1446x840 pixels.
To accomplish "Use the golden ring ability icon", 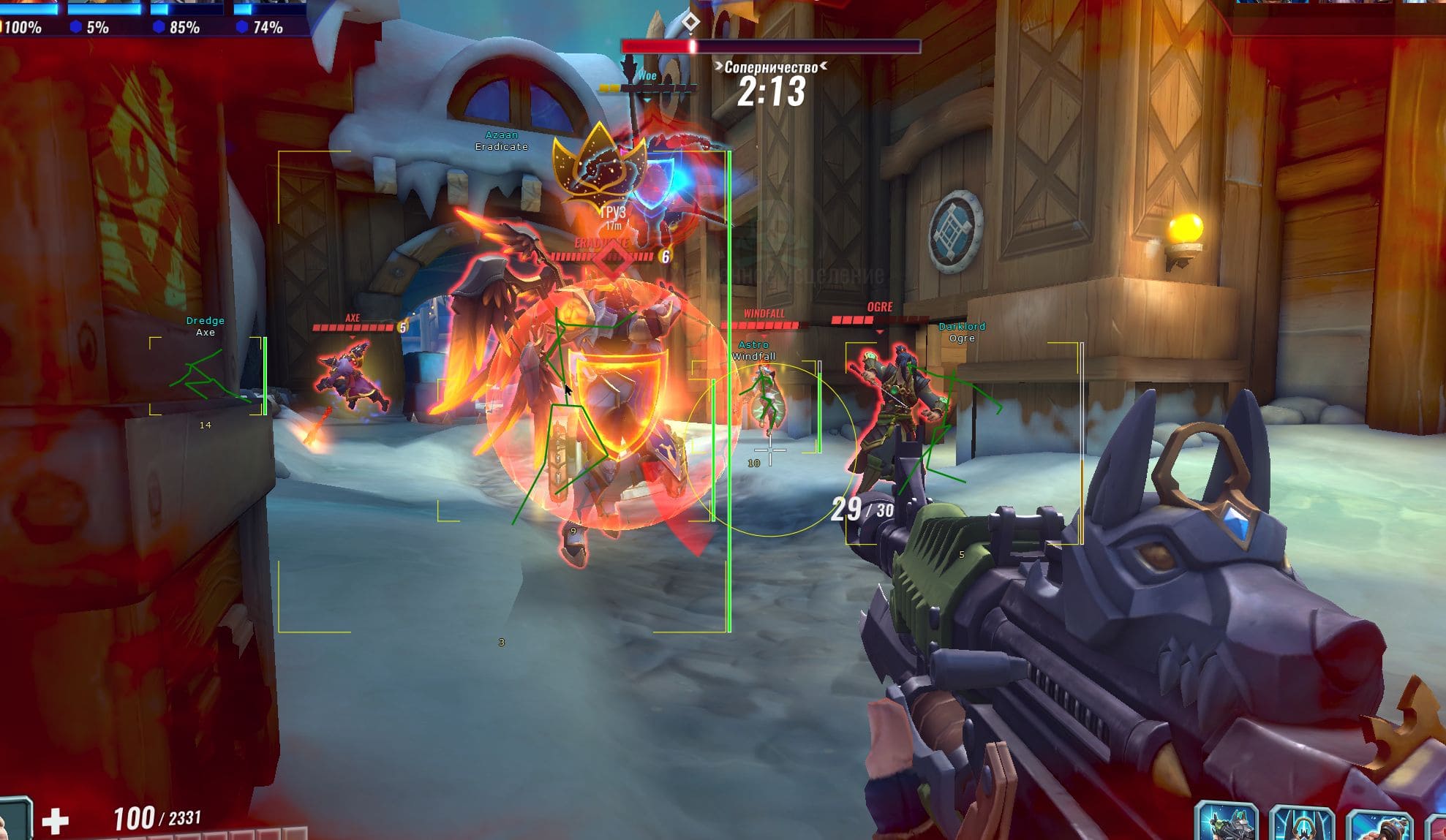I will coord(1302,824).
